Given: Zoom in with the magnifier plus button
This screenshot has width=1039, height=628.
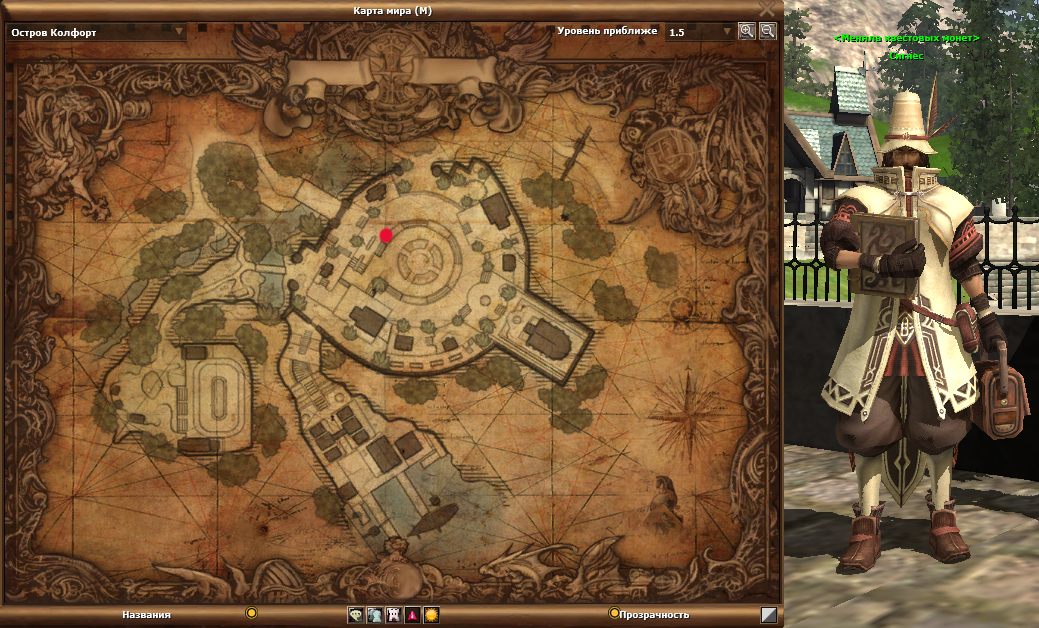Looking at the screenshot, I should 746,31.
